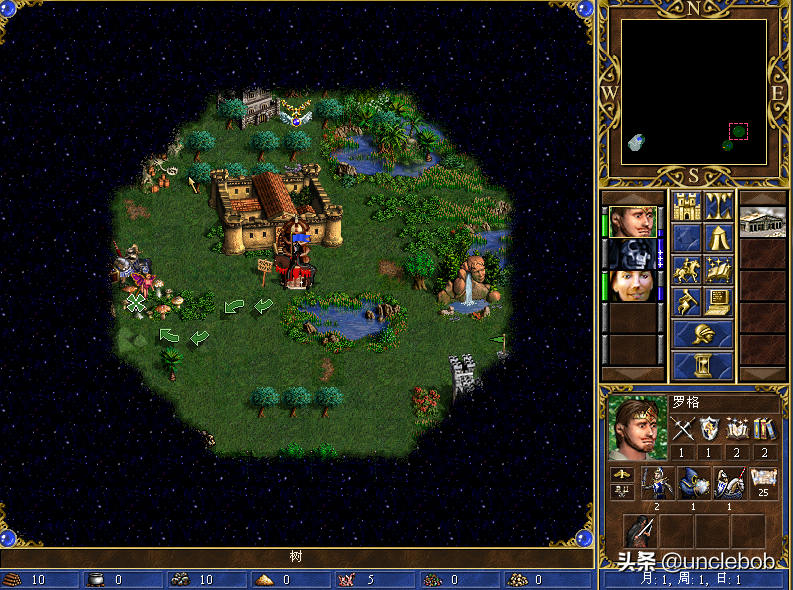End the turn with the hourglass button
Viewport: 793px width, 590px height.
click(x=702, y=365)
